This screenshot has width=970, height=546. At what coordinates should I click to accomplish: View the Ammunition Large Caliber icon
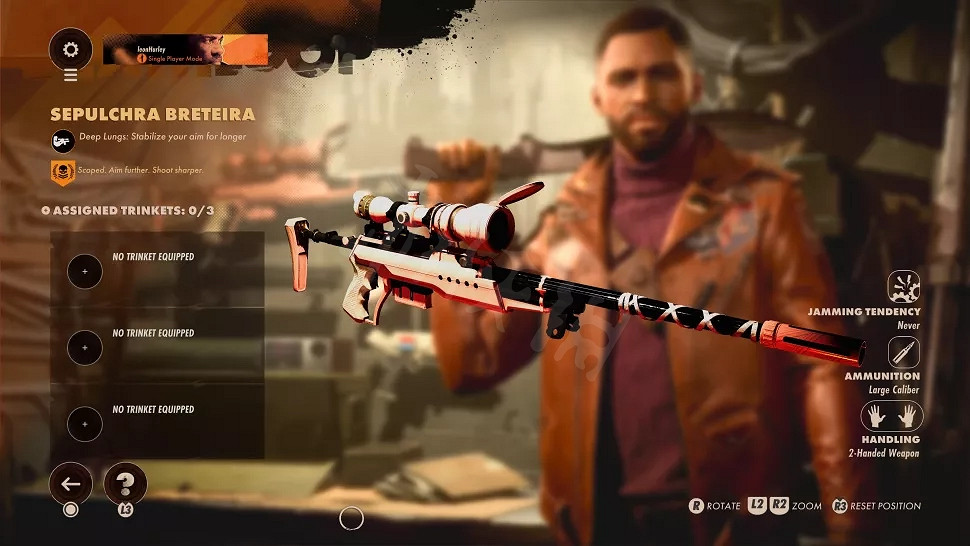click(904, 352)
